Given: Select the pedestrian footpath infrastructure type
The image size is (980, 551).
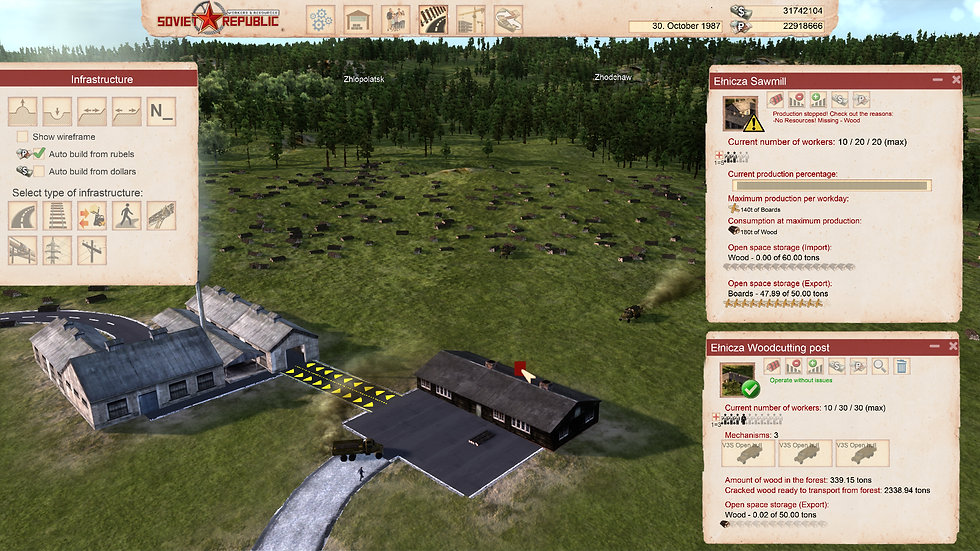Looking at the screenshot, I should (127, 215).
